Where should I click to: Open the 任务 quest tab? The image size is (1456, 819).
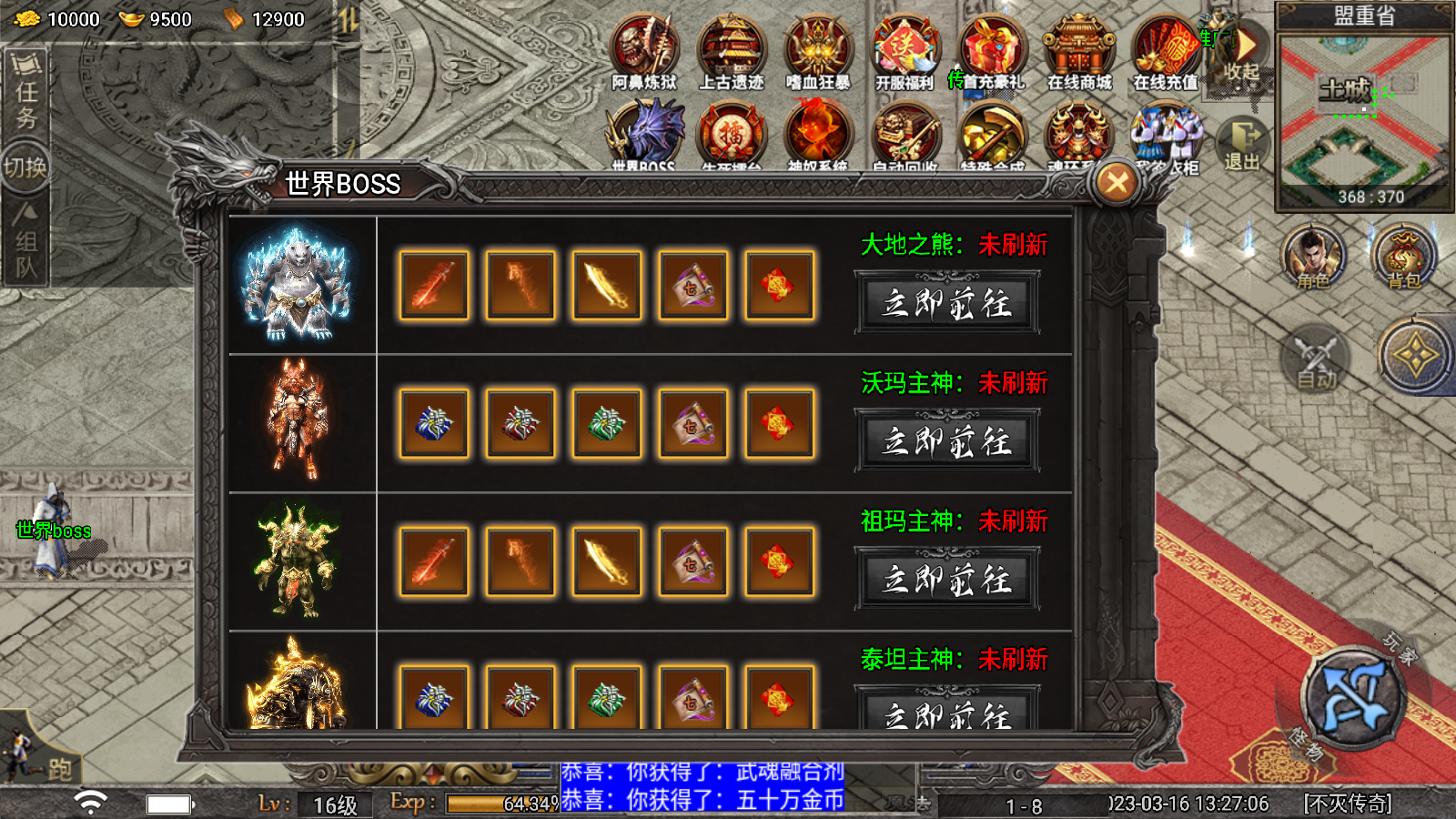25,94
